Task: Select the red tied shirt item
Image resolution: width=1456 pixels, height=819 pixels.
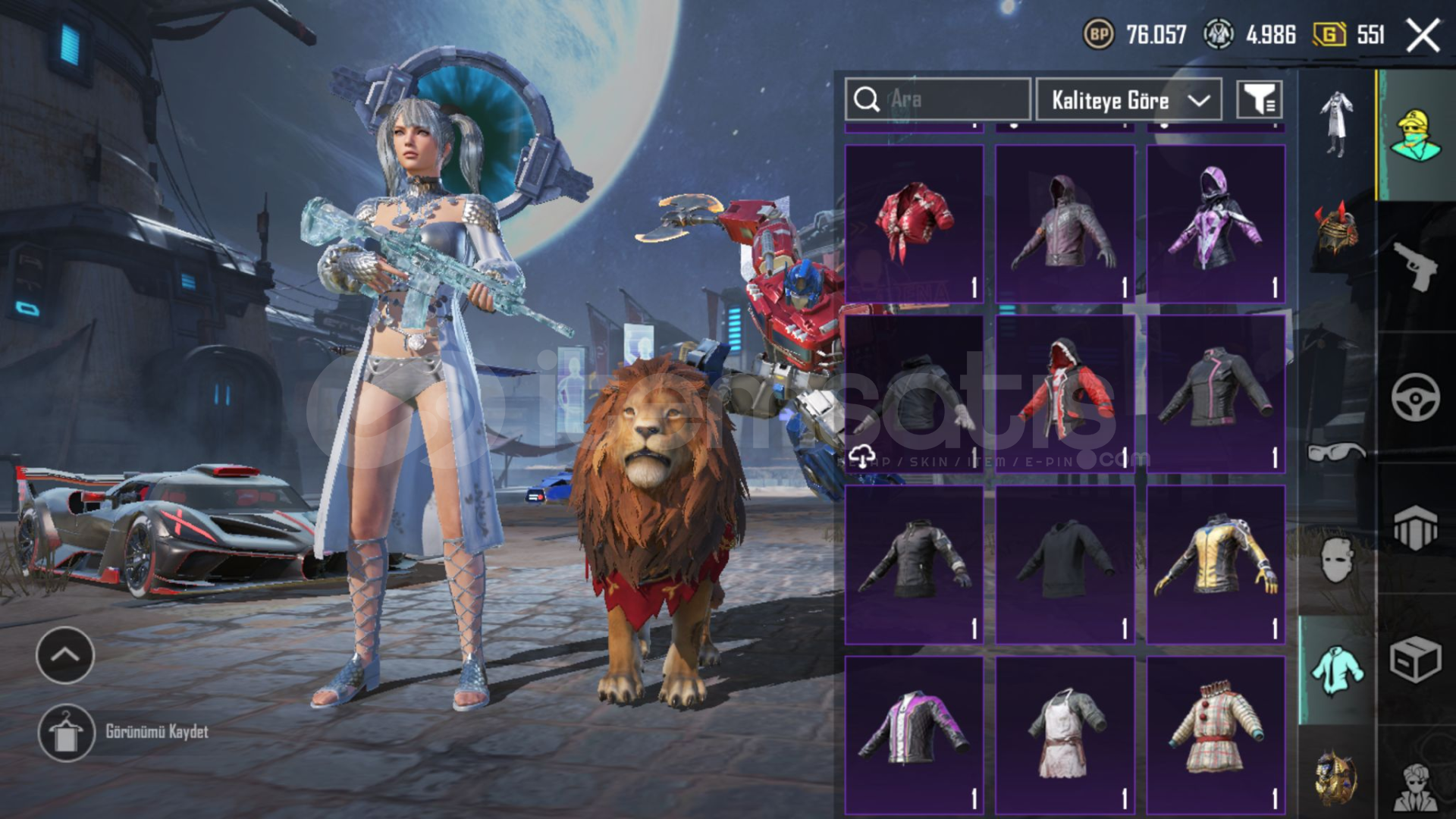Action: tap(915, 224)
